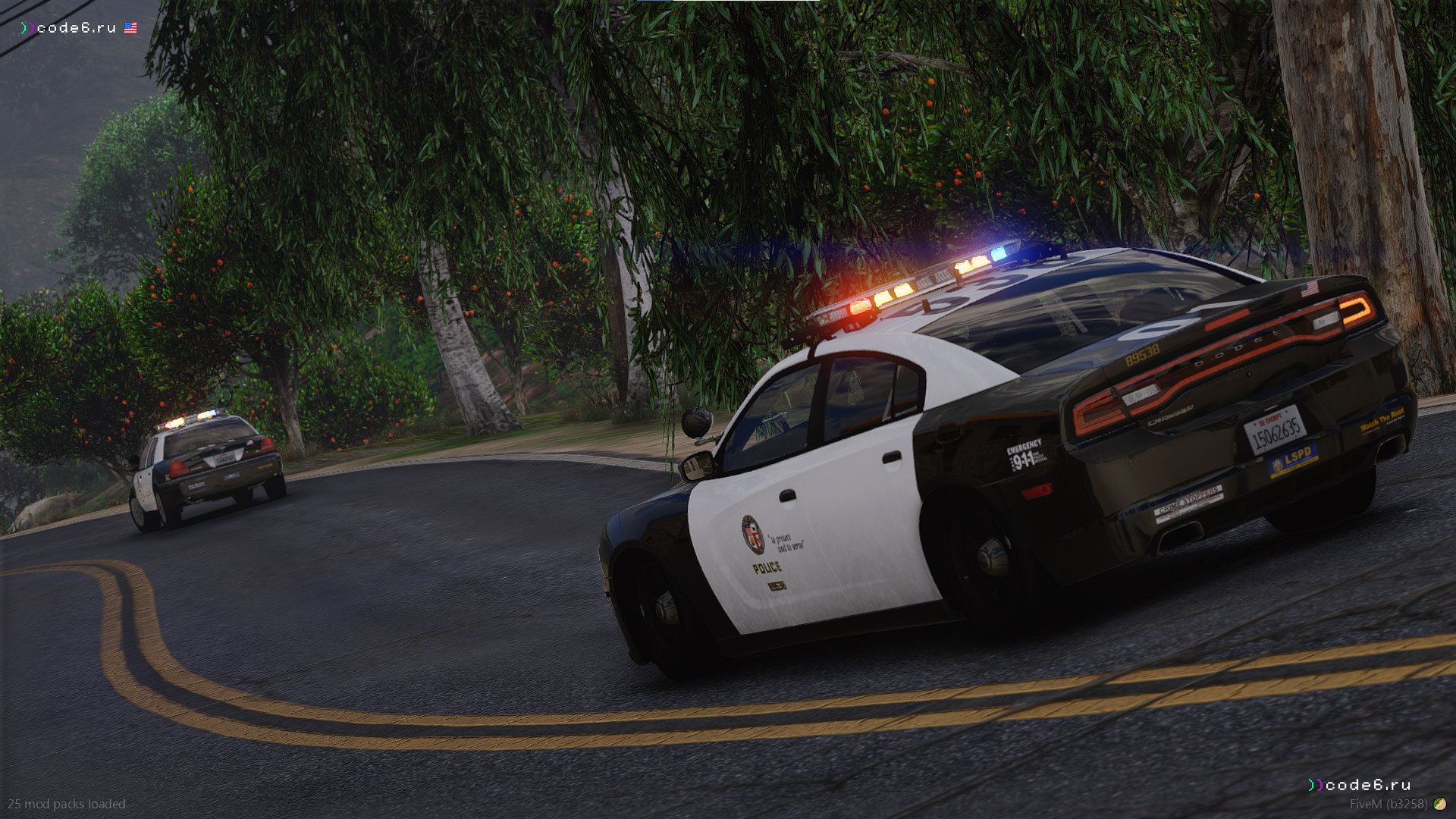This screenshot has width=1456, height=819.
Task: Click the code6.ru logo in the top corner
Action: (69, 28)
